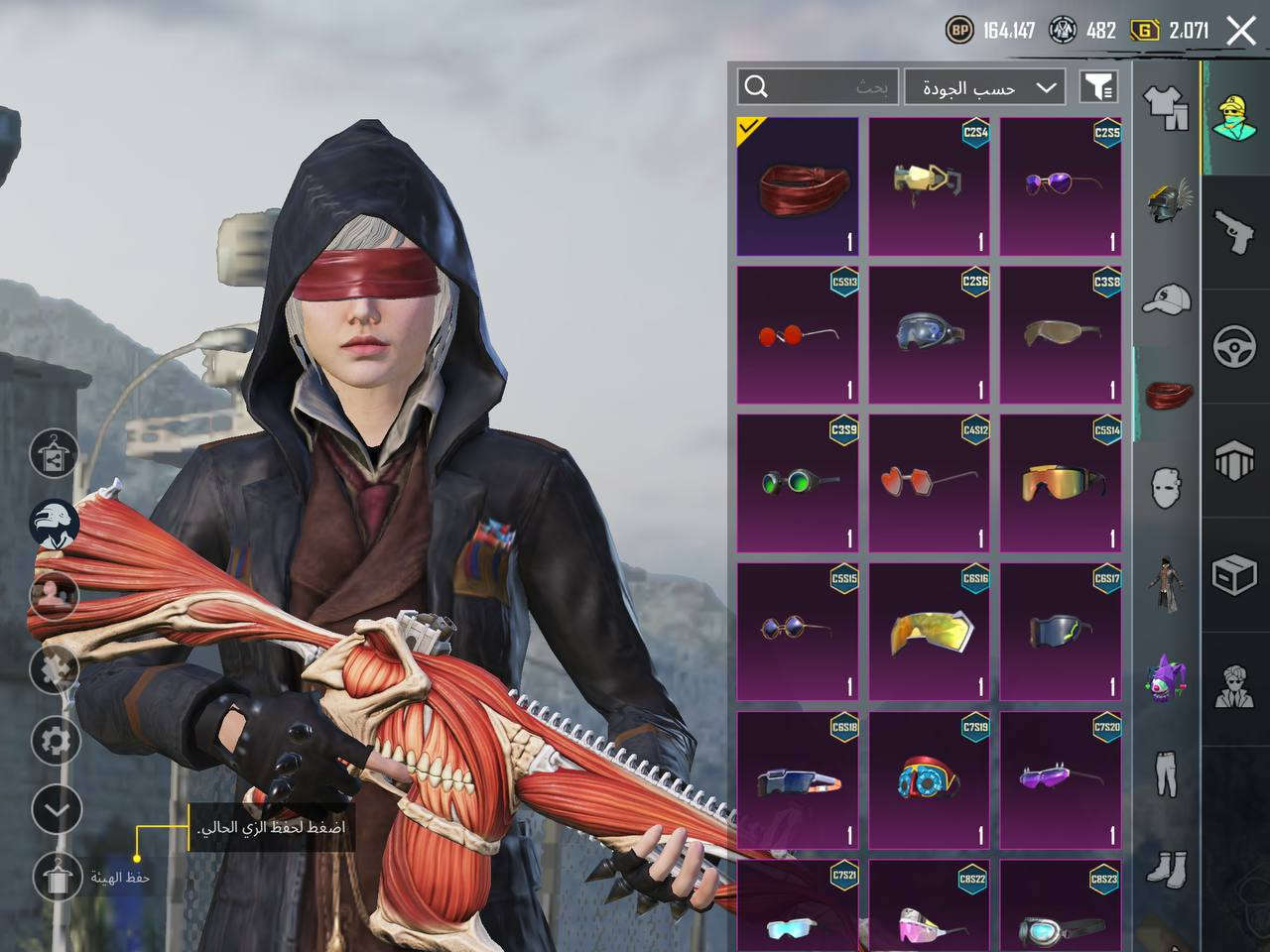Pick the C3S9 green goggles

pos(798,483)
